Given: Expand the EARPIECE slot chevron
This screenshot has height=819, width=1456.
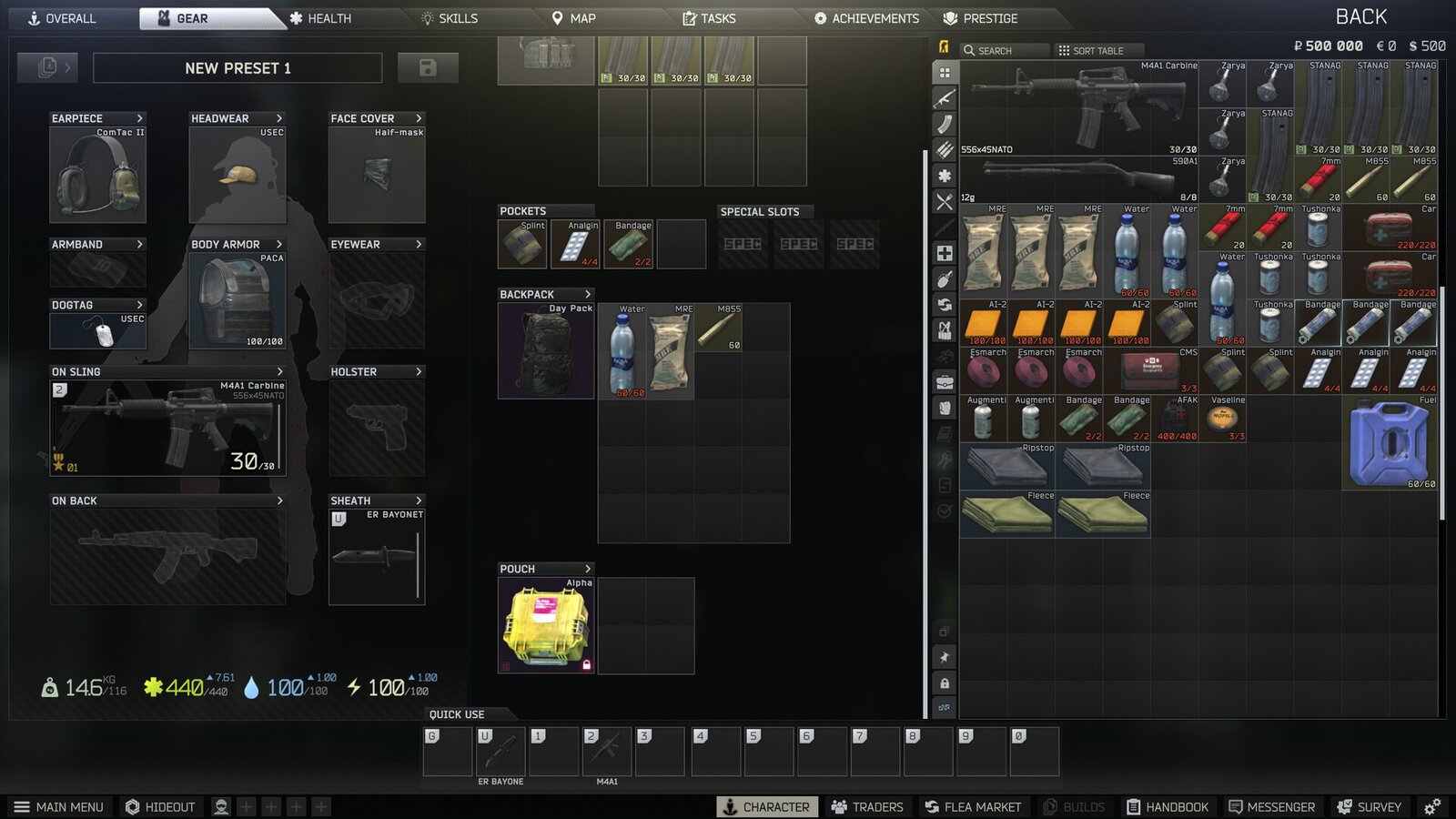Looking at the screenshot, I should coord(142,118).
